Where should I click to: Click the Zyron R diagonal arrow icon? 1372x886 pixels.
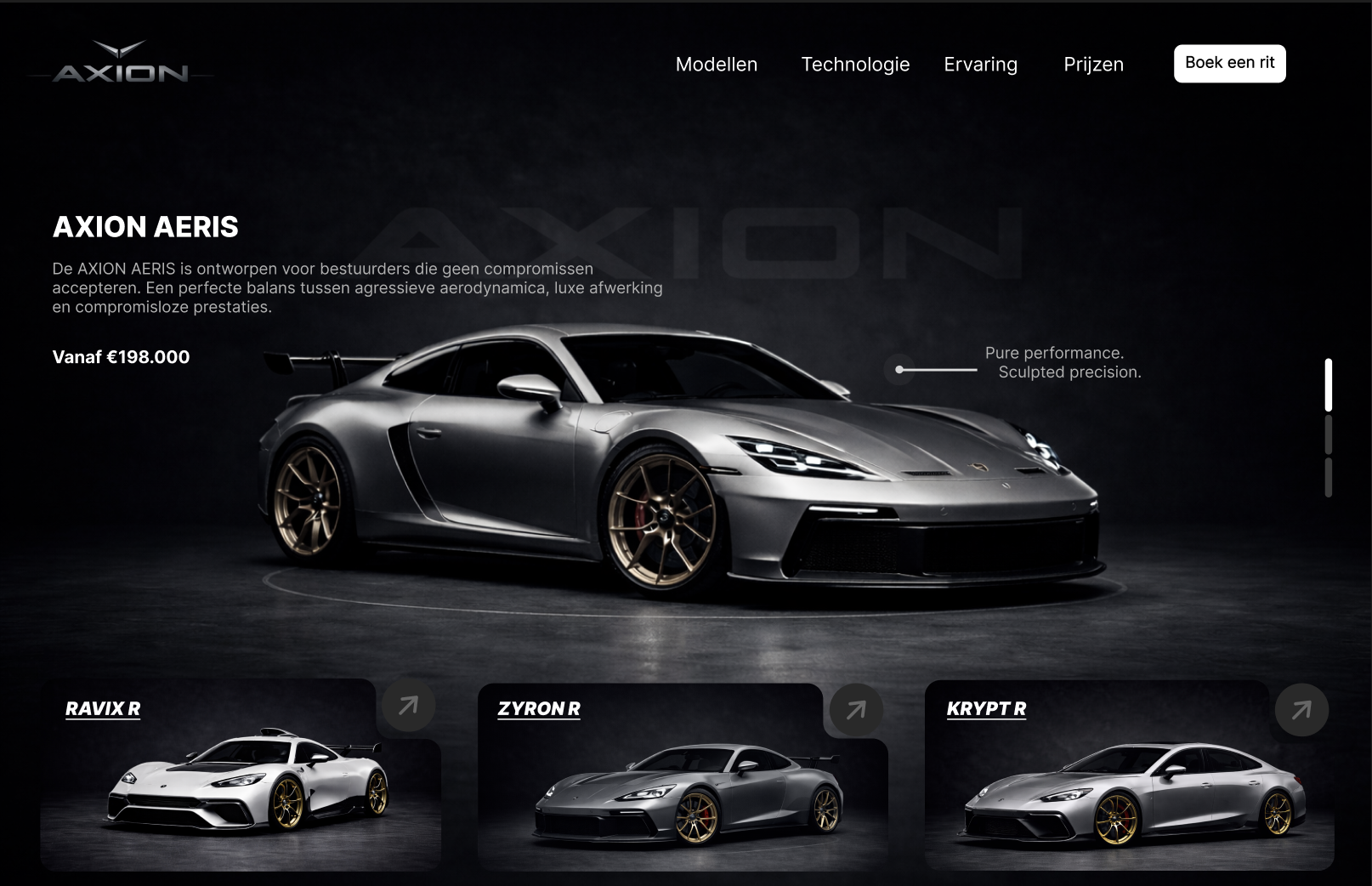[x=854, y=707]
